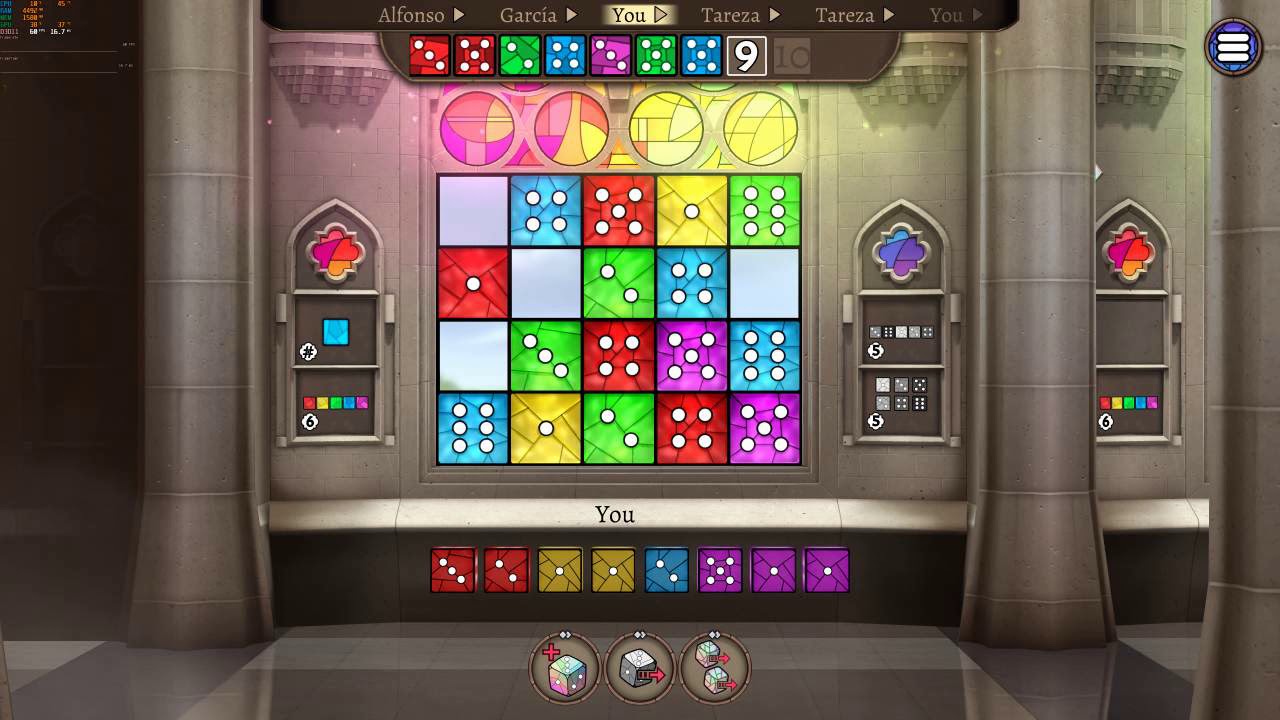Activate the die-swapping tool card
Image resolution: width=1280 pixels, height=720 pixels.
click(x=639, y=668)
